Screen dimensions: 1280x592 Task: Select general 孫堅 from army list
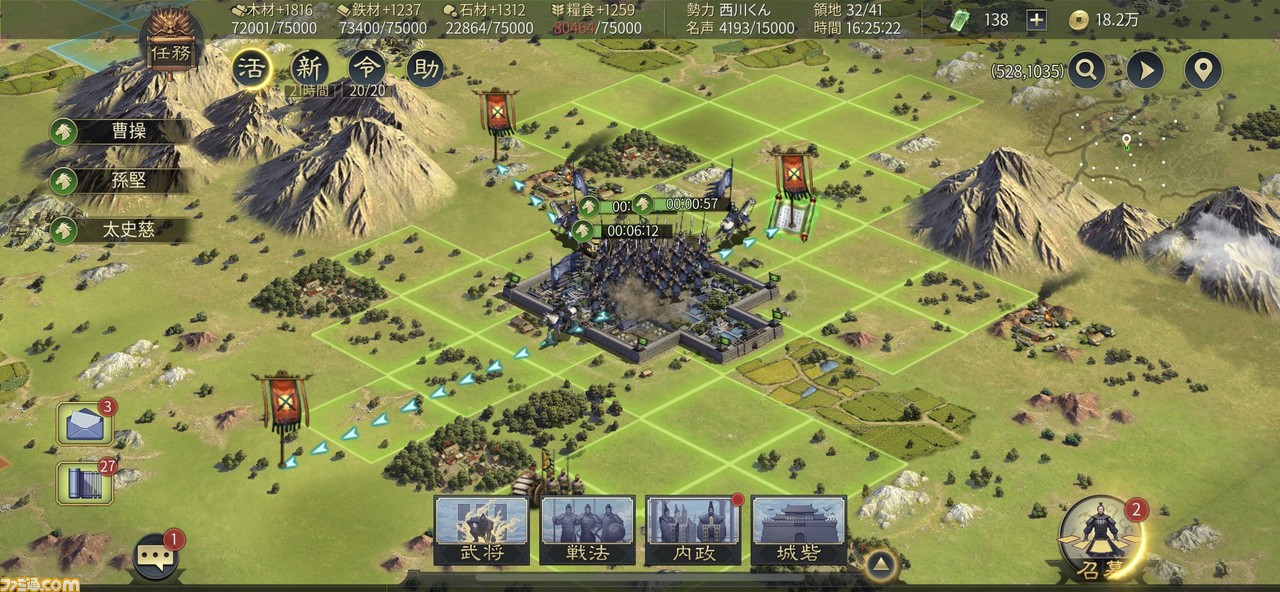click(118, 180)
